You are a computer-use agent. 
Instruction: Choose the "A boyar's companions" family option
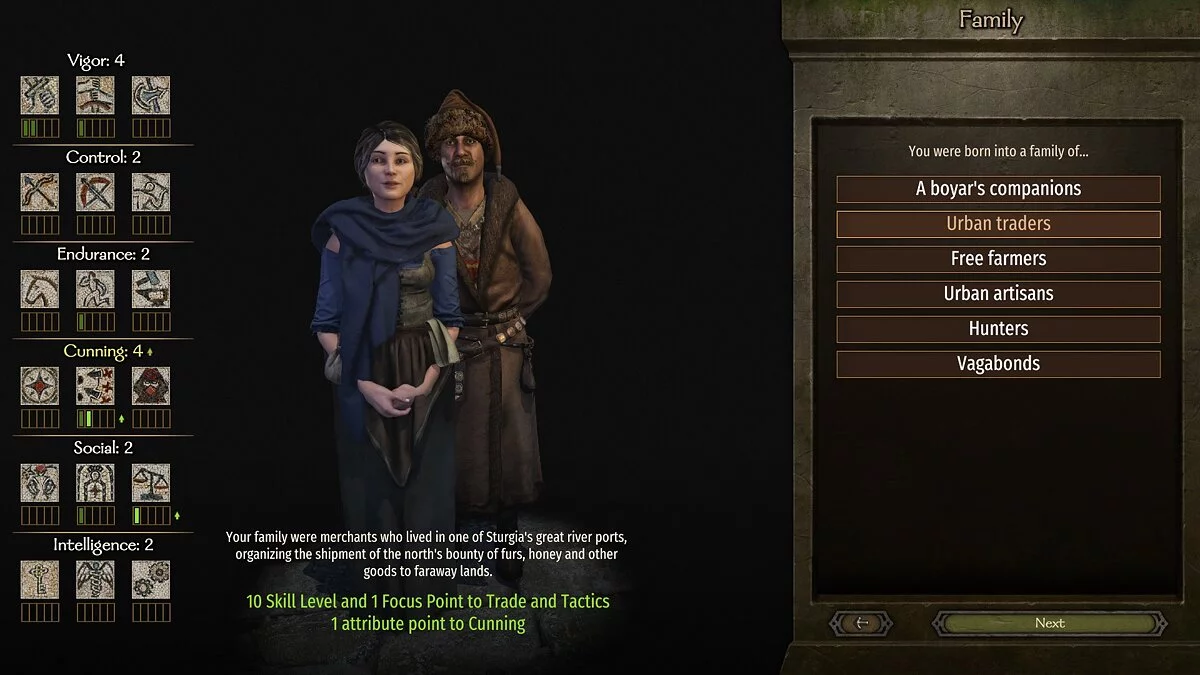tap(998, 189)
